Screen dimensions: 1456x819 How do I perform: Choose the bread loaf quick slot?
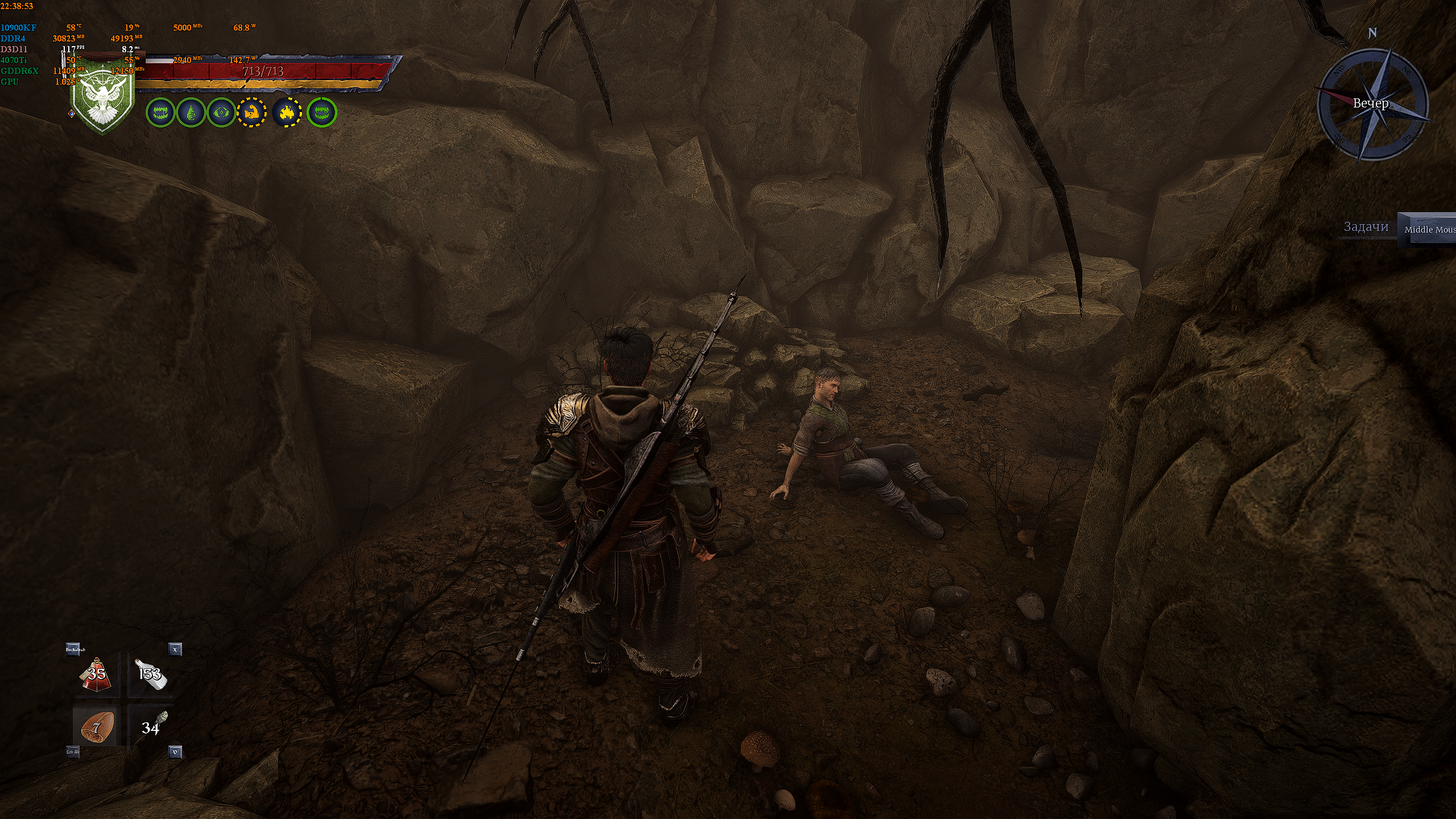coord(96,727)
